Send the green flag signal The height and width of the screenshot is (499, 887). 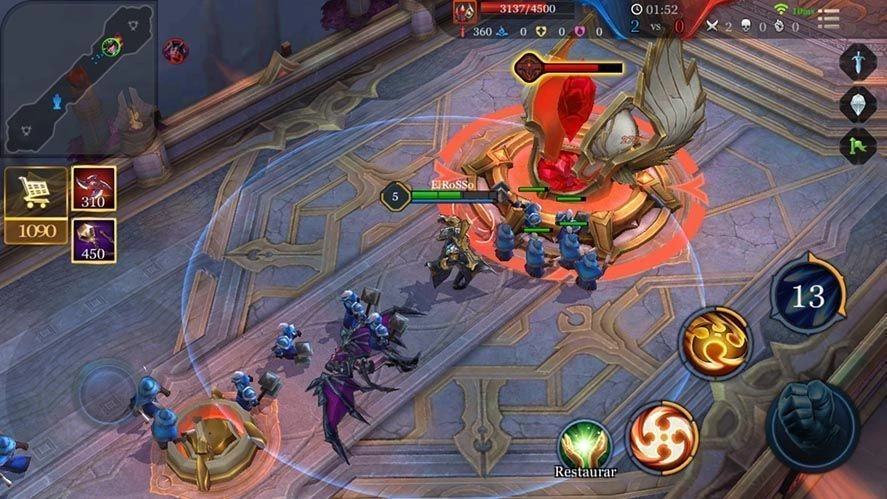[858, 145]
